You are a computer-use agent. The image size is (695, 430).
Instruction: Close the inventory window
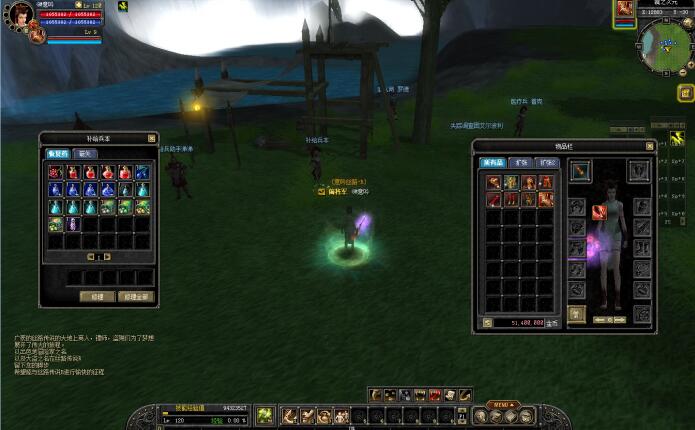click(x=649, y=145)
